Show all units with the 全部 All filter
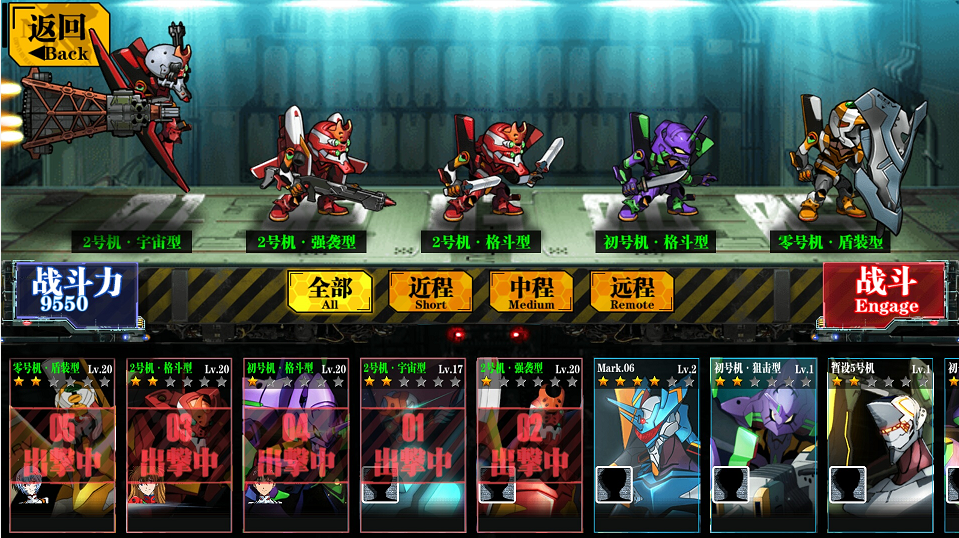The height and width of the screenshot is (538, 959). click(330, 291)
